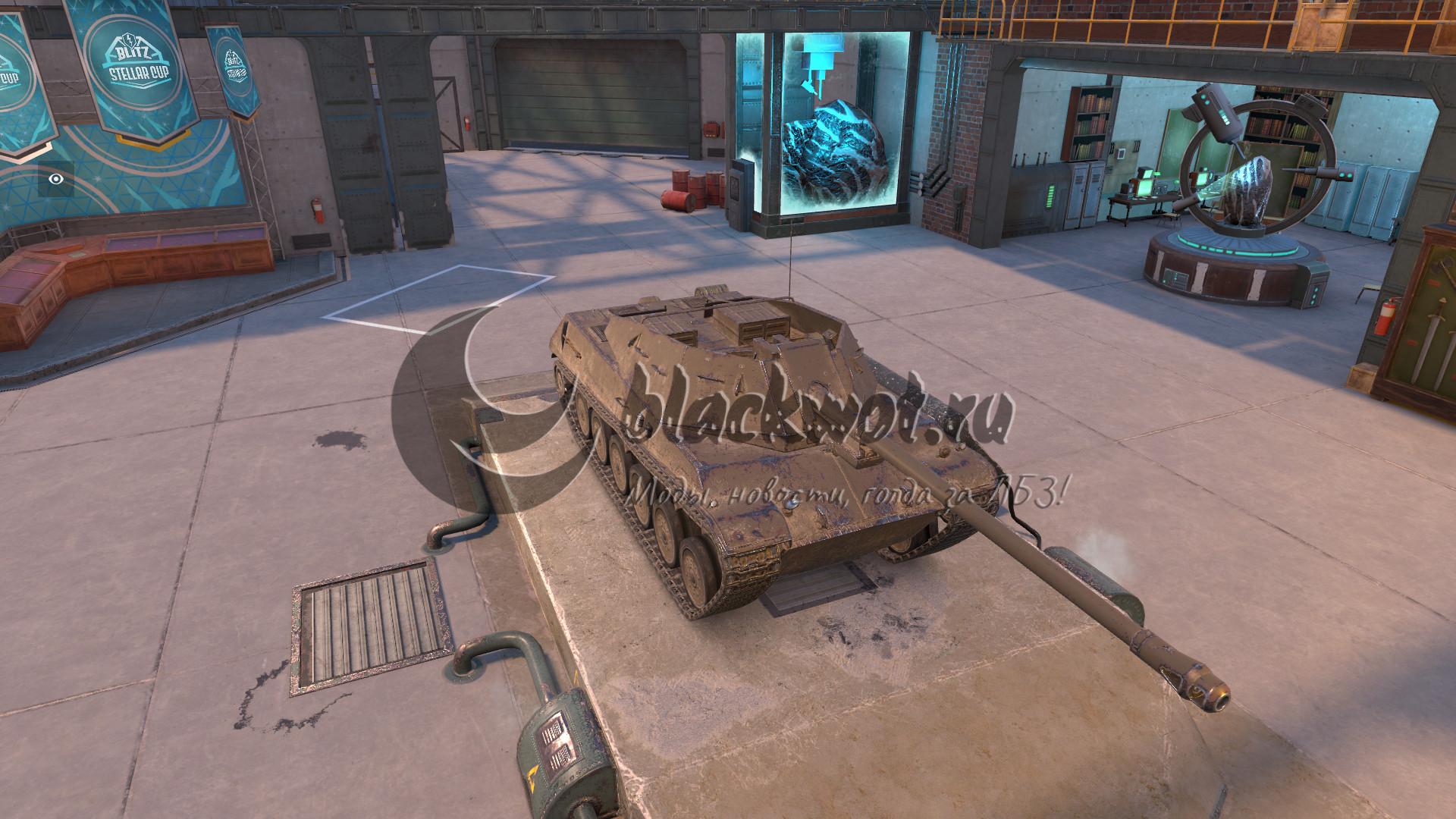Toggle the eye icon to show interface
Viewport: 1456px width, 819px height.
(55, 180)
